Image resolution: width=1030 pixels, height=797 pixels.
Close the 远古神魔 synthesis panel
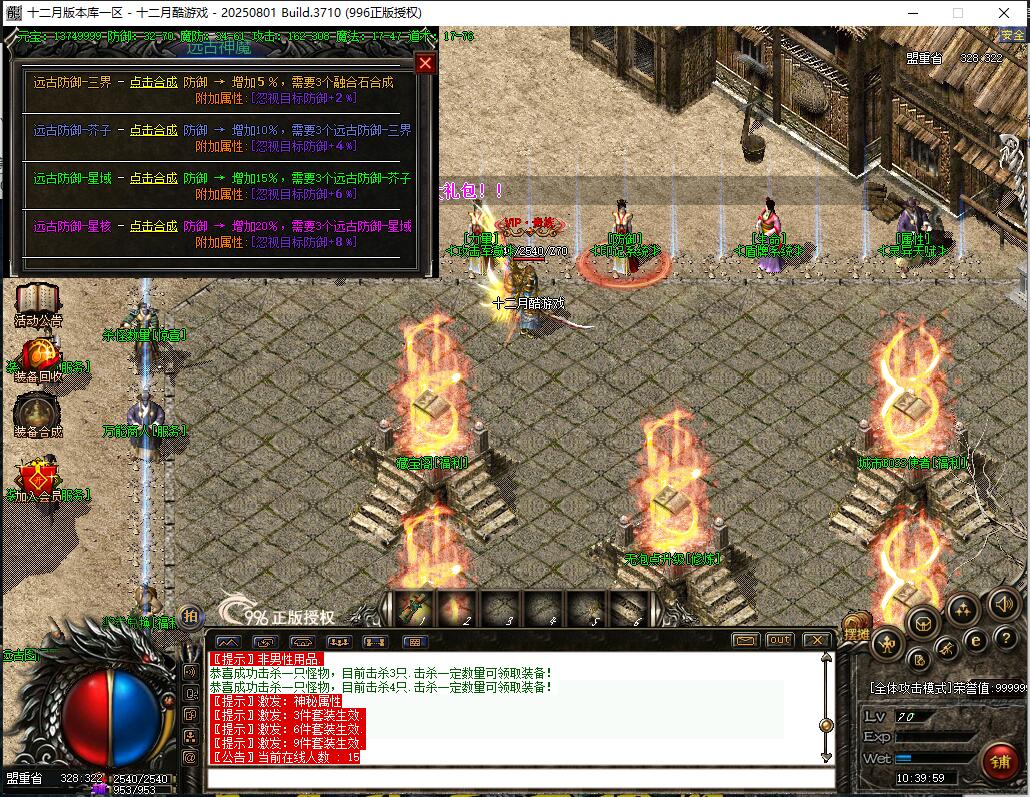coord(425,64)
